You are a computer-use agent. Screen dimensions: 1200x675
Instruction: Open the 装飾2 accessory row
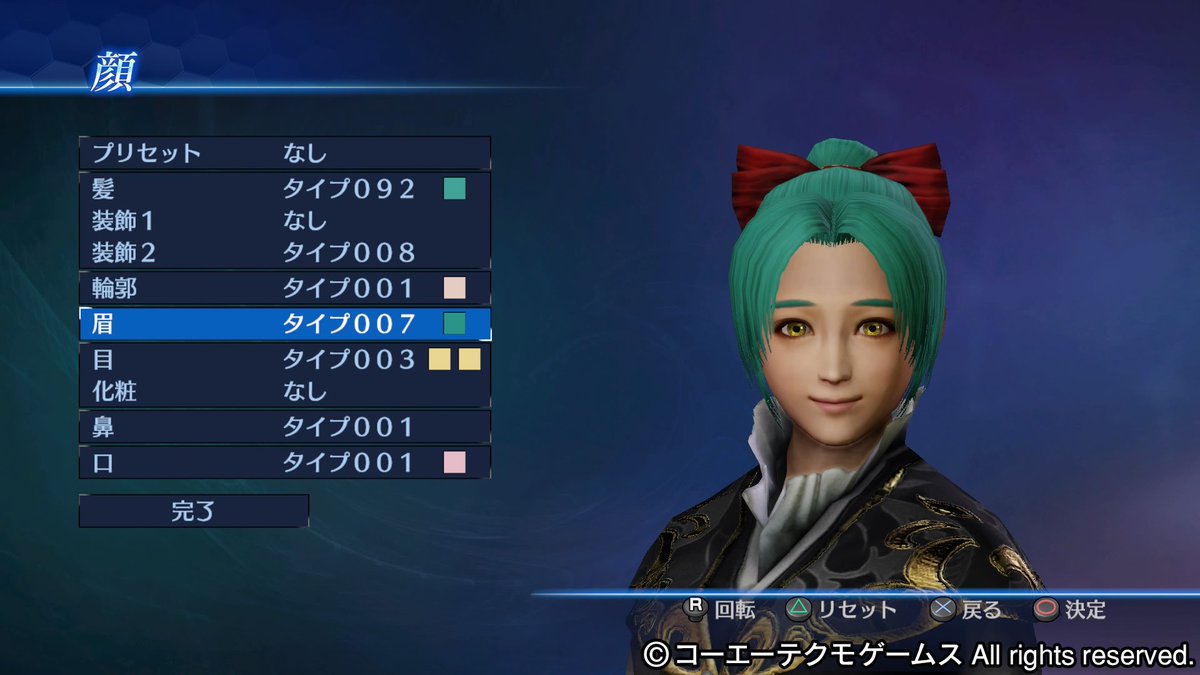tap(284, 251)
